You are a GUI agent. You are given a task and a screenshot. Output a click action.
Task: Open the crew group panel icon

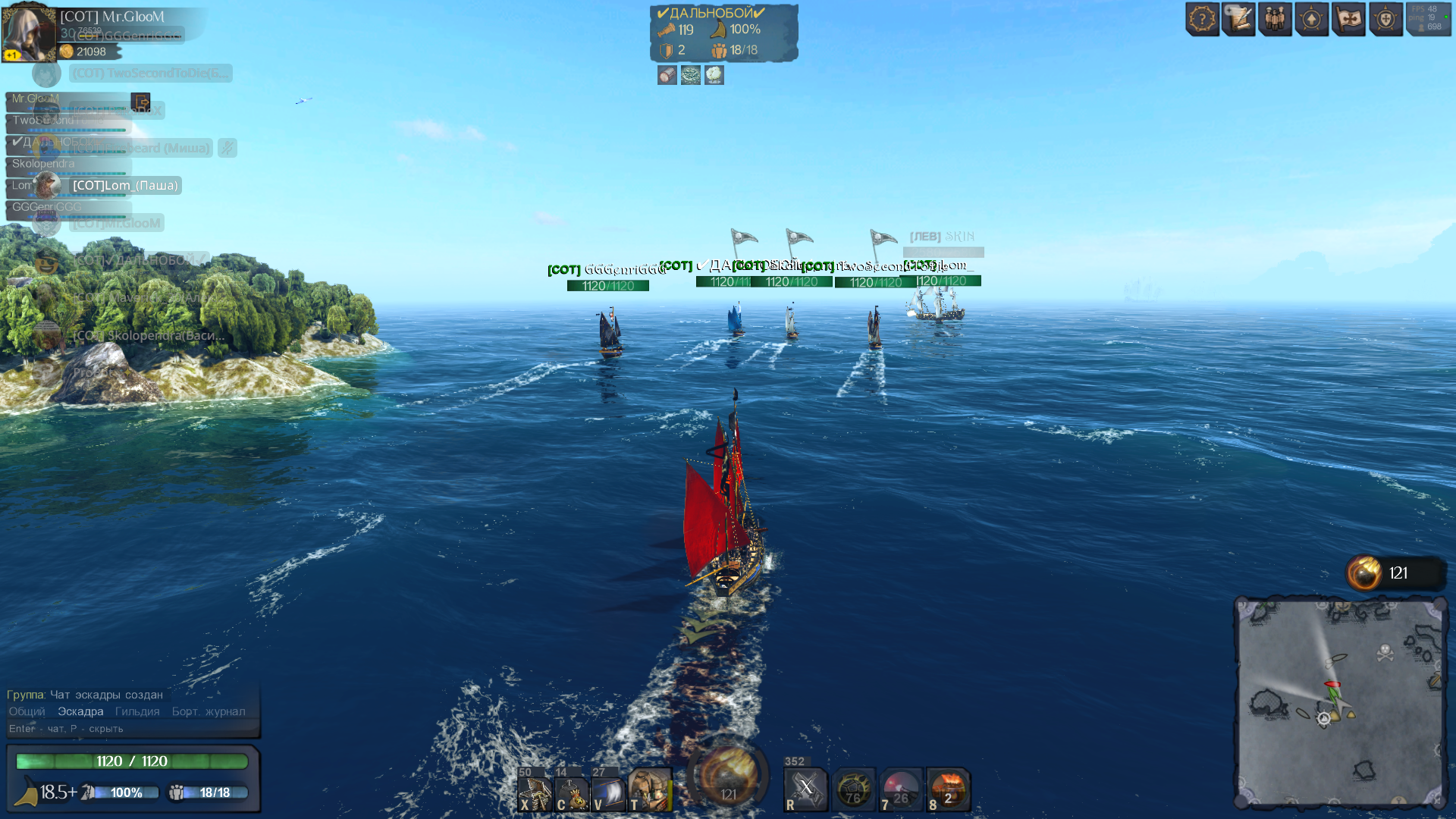1276,19
